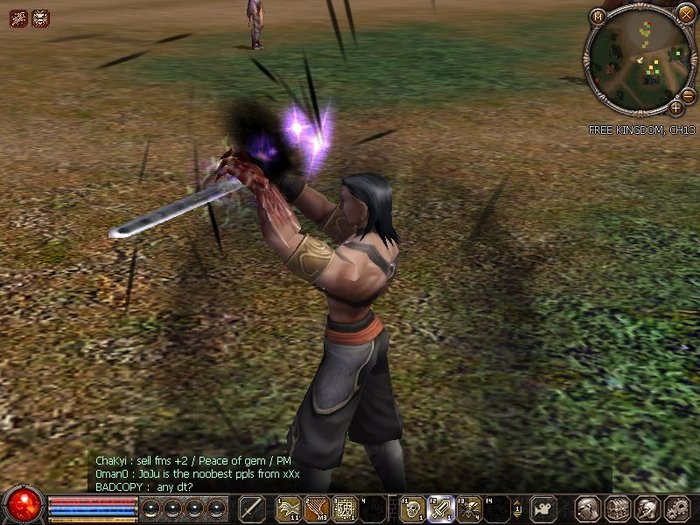This screenshot has height=525, width=700.
Task: Zoom in the minimap with the plus button
Action: coord(676,106)
